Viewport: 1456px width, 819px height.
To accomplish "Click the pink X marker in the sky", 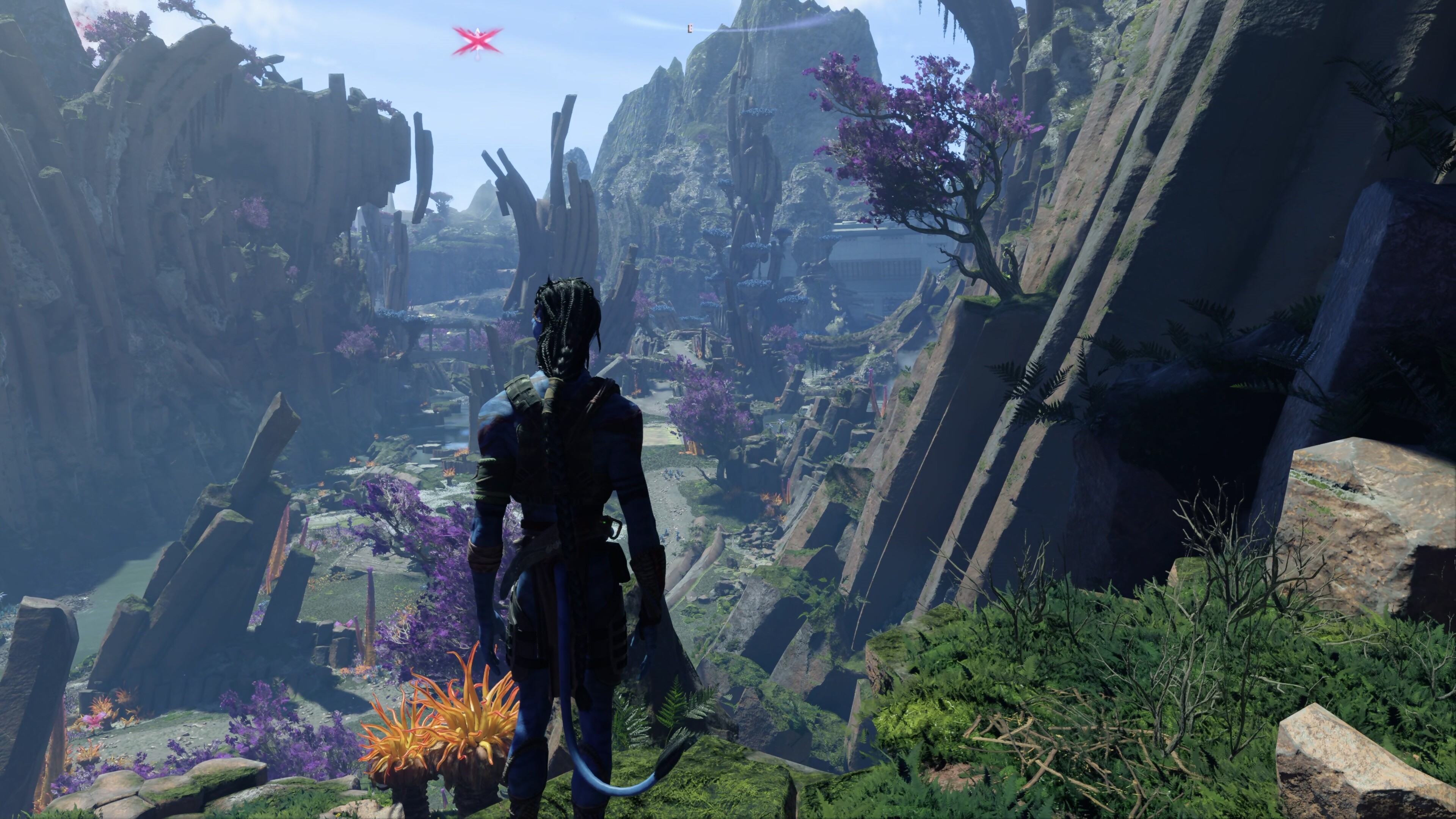I will (x=477, y=41).
